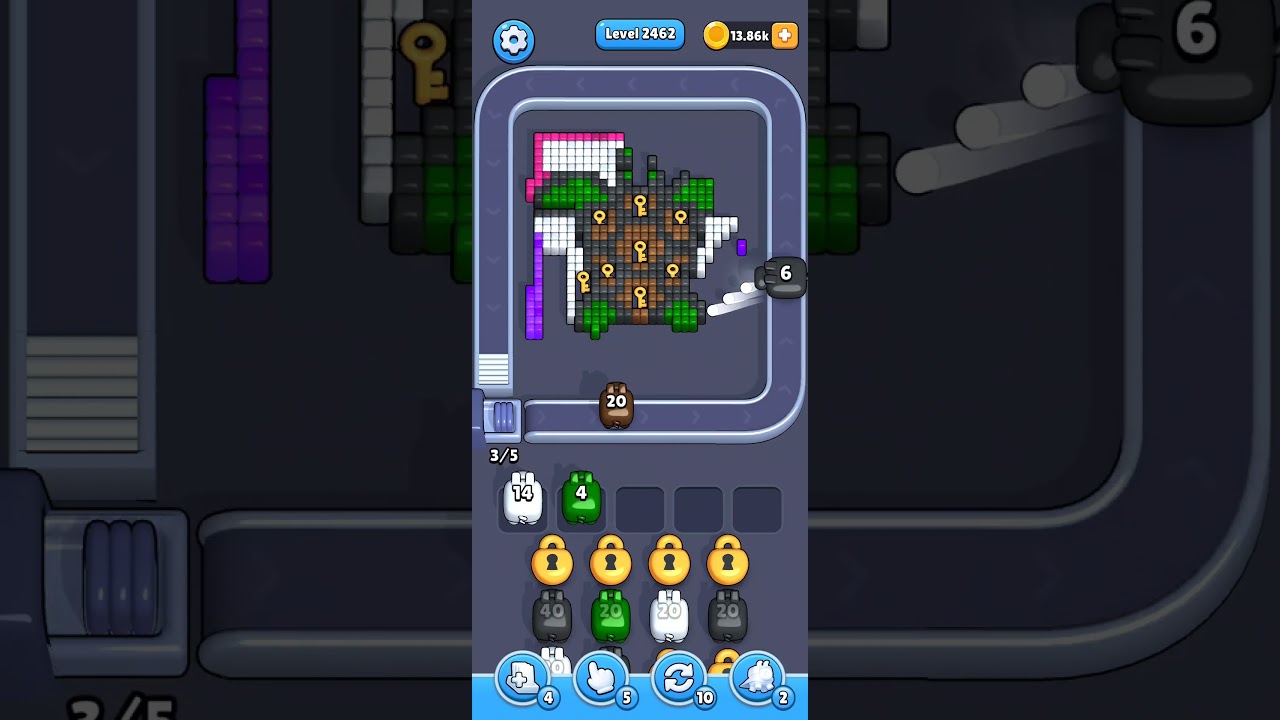Open the black 40 locked tank
Viewport: 1280px width, 720px height.
click(552, 613)
